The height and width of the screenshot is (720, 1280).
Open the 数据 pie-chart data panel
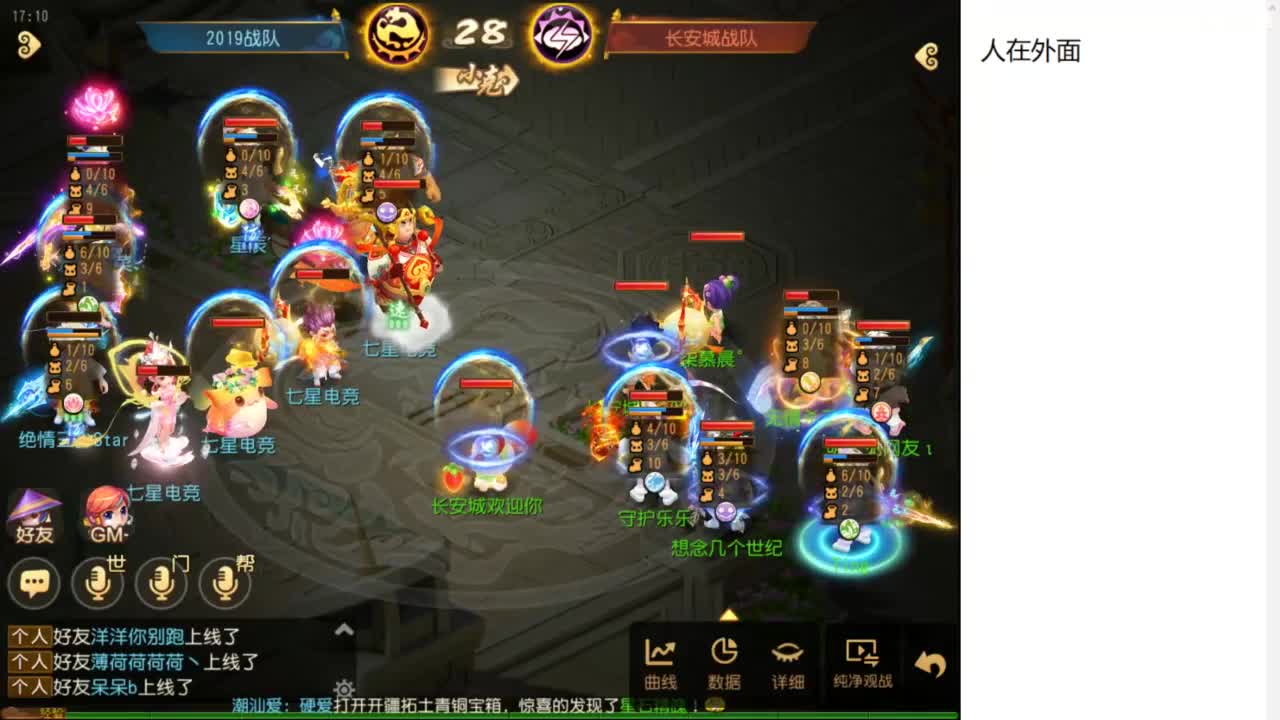[725, 660]
